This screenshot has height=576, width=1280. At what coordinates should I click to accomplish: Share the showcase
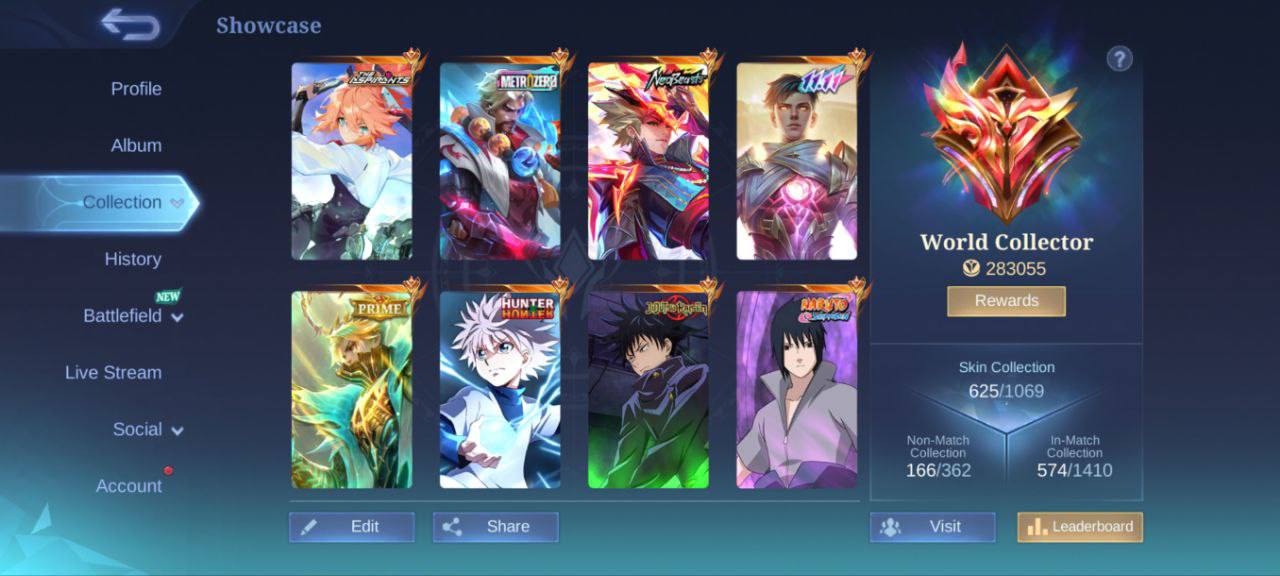(496, 527)
